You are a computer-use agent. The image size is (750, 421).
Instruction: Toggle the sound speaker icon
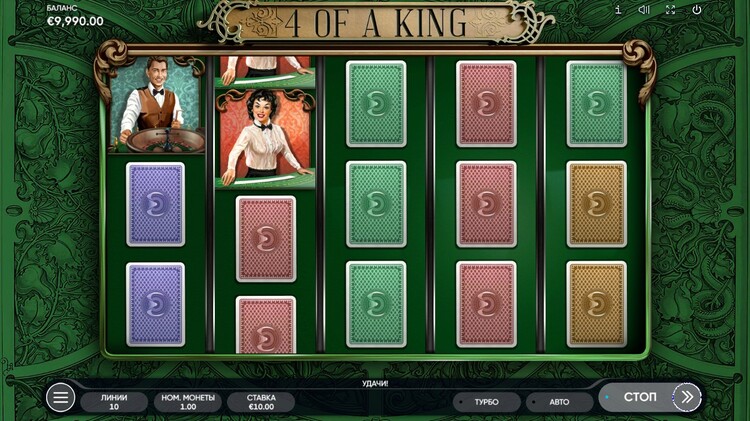644,10
